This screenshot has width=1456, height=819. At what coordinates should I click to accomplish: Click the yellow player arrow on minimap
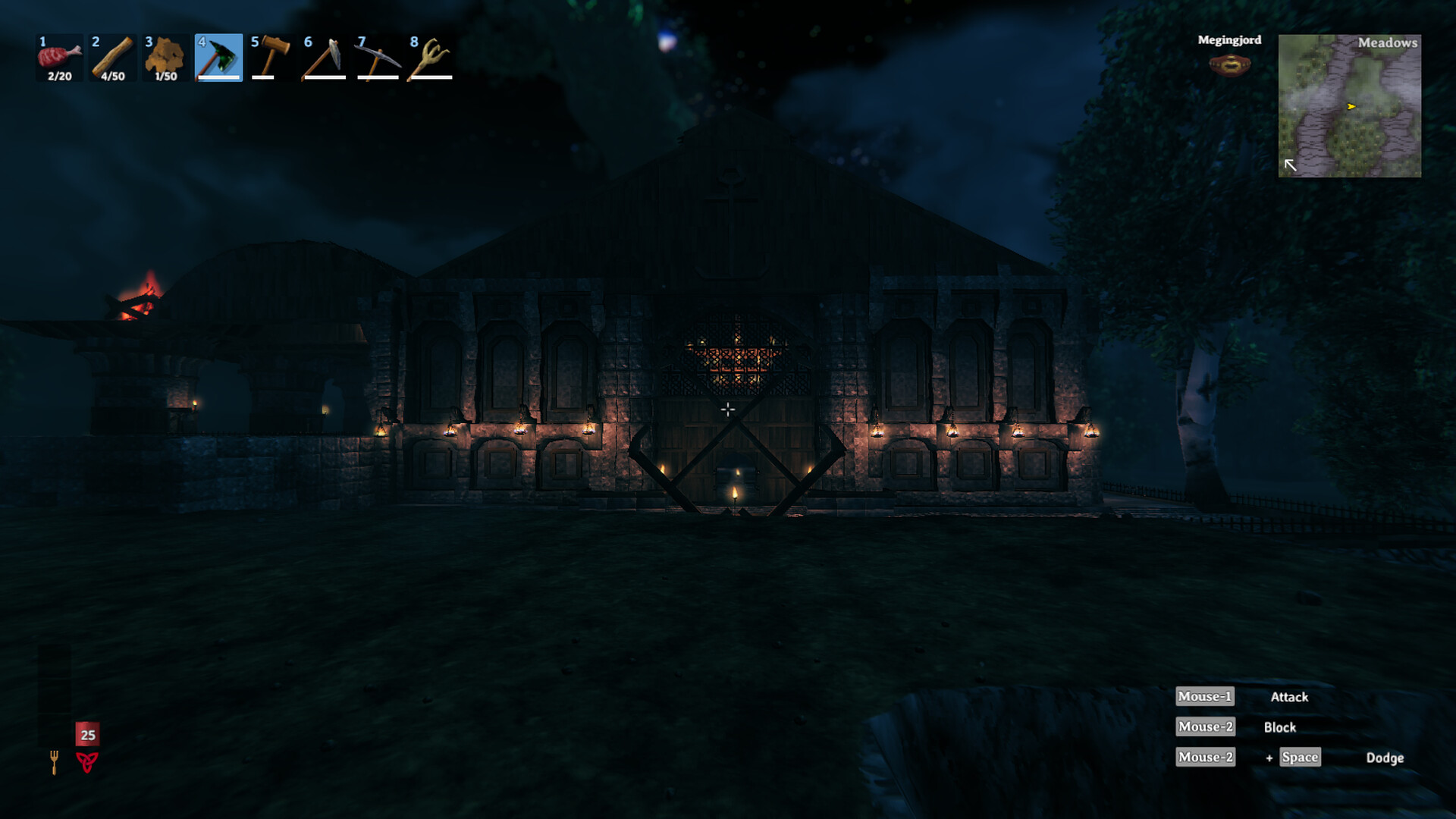coord(1352,107)
